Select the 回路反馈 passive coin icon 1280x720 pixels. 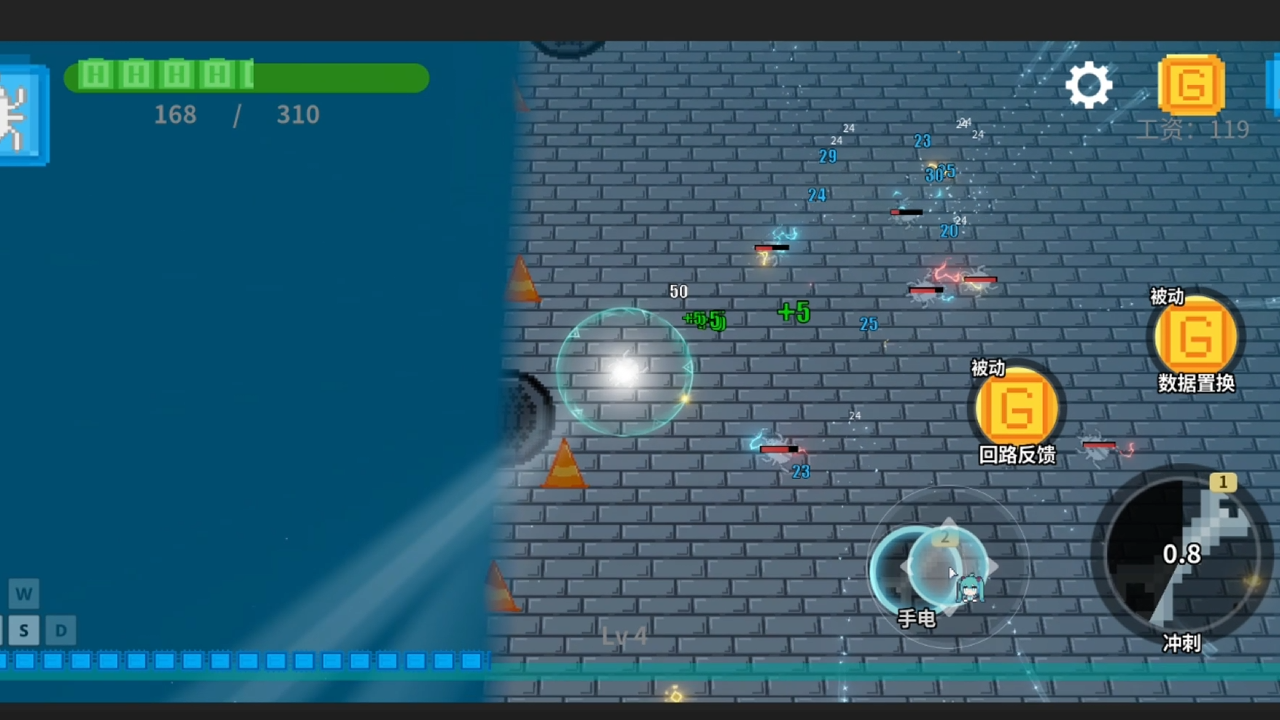pyautogui.click(x=1016, y=408)
